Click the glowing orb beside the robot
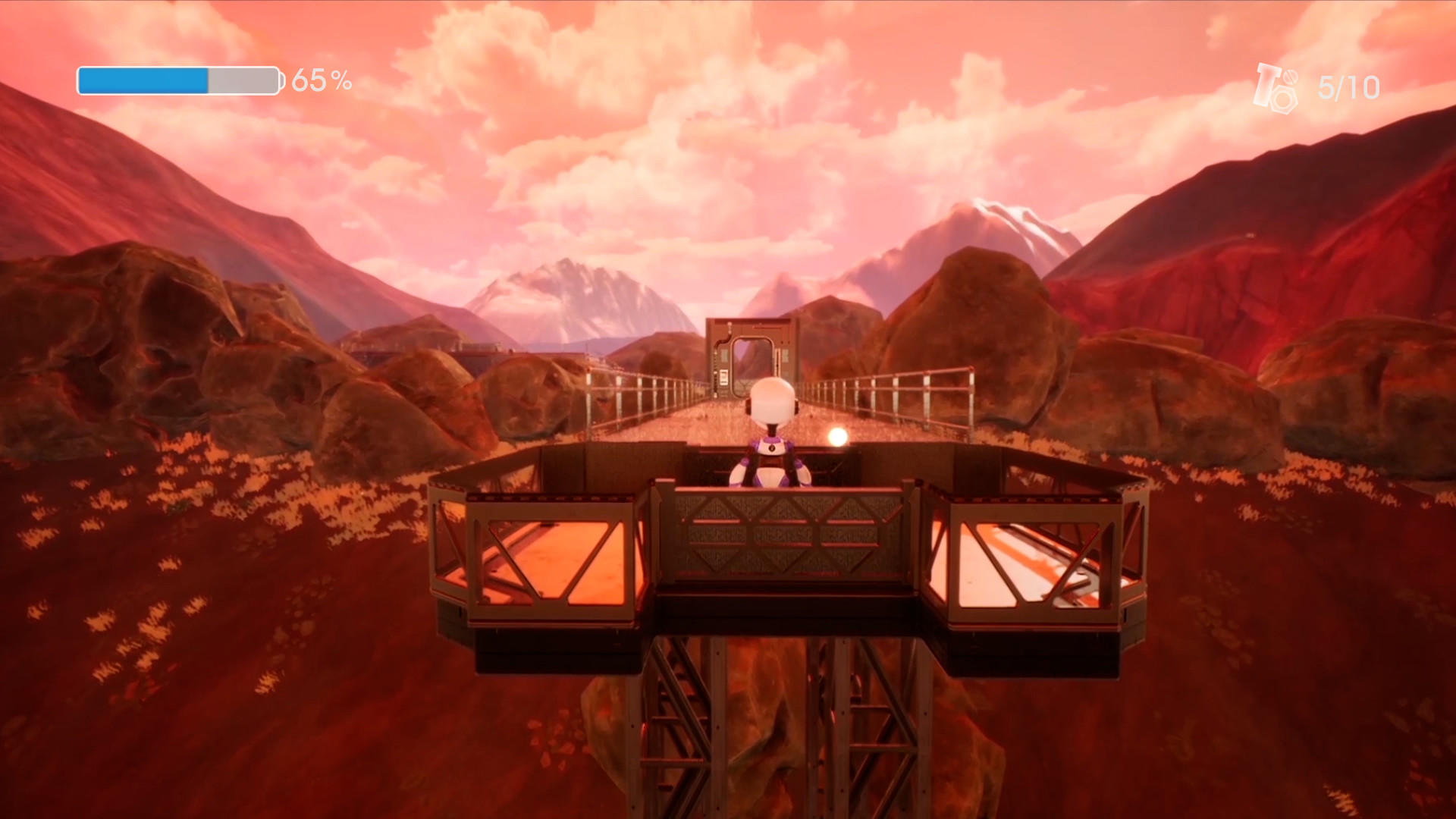The width and height of the screenshot is (1456, 819). 838,438
